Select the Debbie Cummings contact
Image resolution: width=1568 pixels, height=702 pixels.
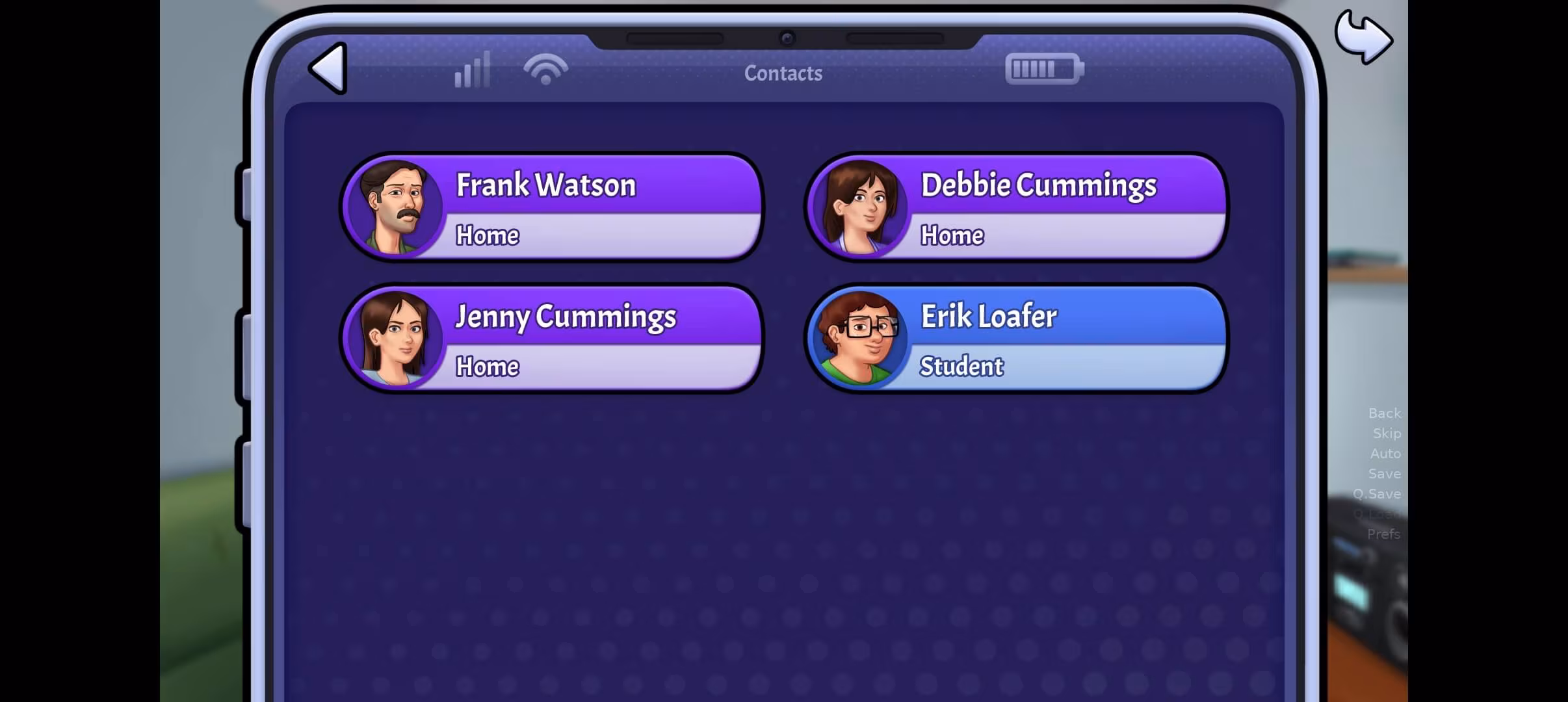coord(1016,207)
